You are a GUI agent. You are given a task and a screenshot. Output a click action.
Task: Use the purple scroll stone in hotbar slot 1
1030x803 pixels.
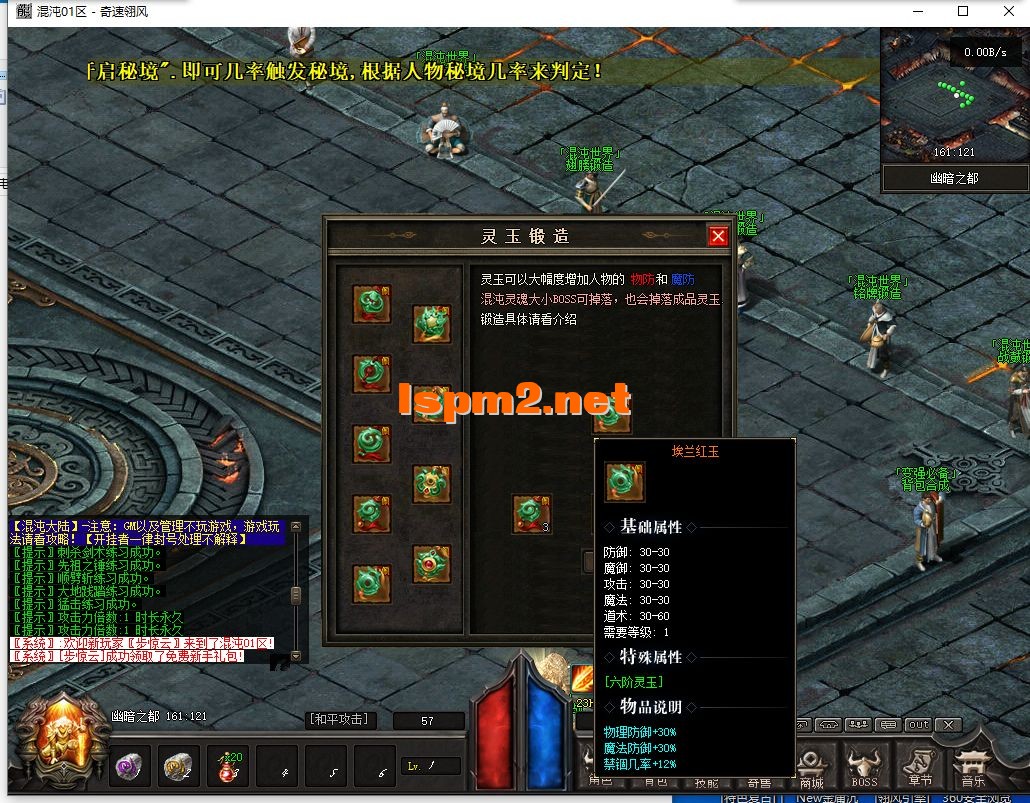tap(128, 766)
